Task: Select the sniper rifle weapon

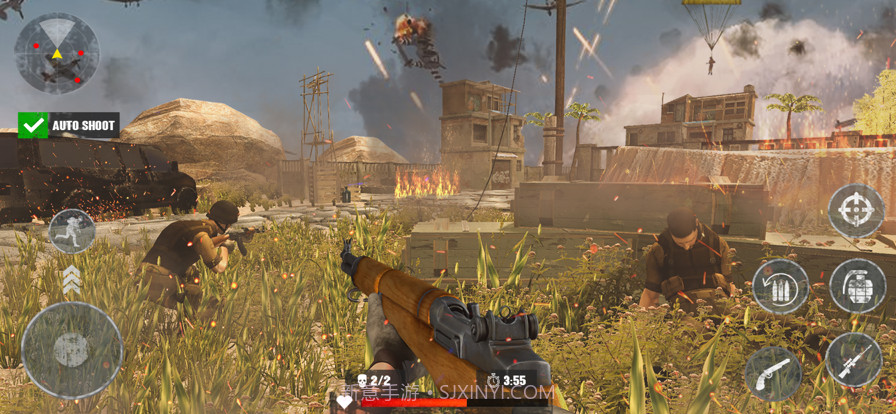Action: 854,360
